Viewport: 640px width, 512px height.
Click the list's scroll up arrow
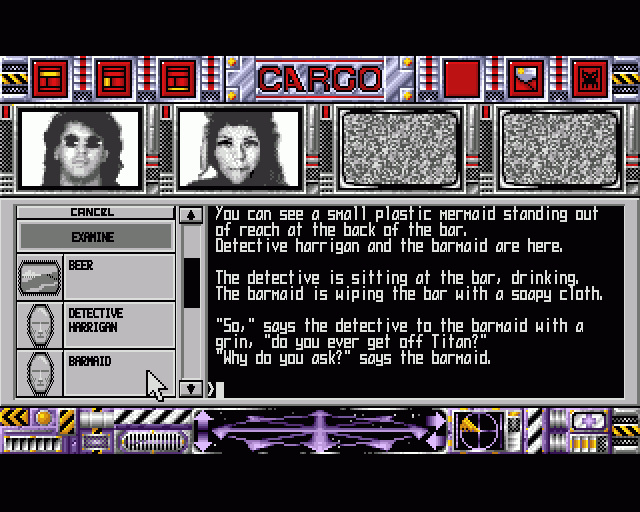(190, 214)
